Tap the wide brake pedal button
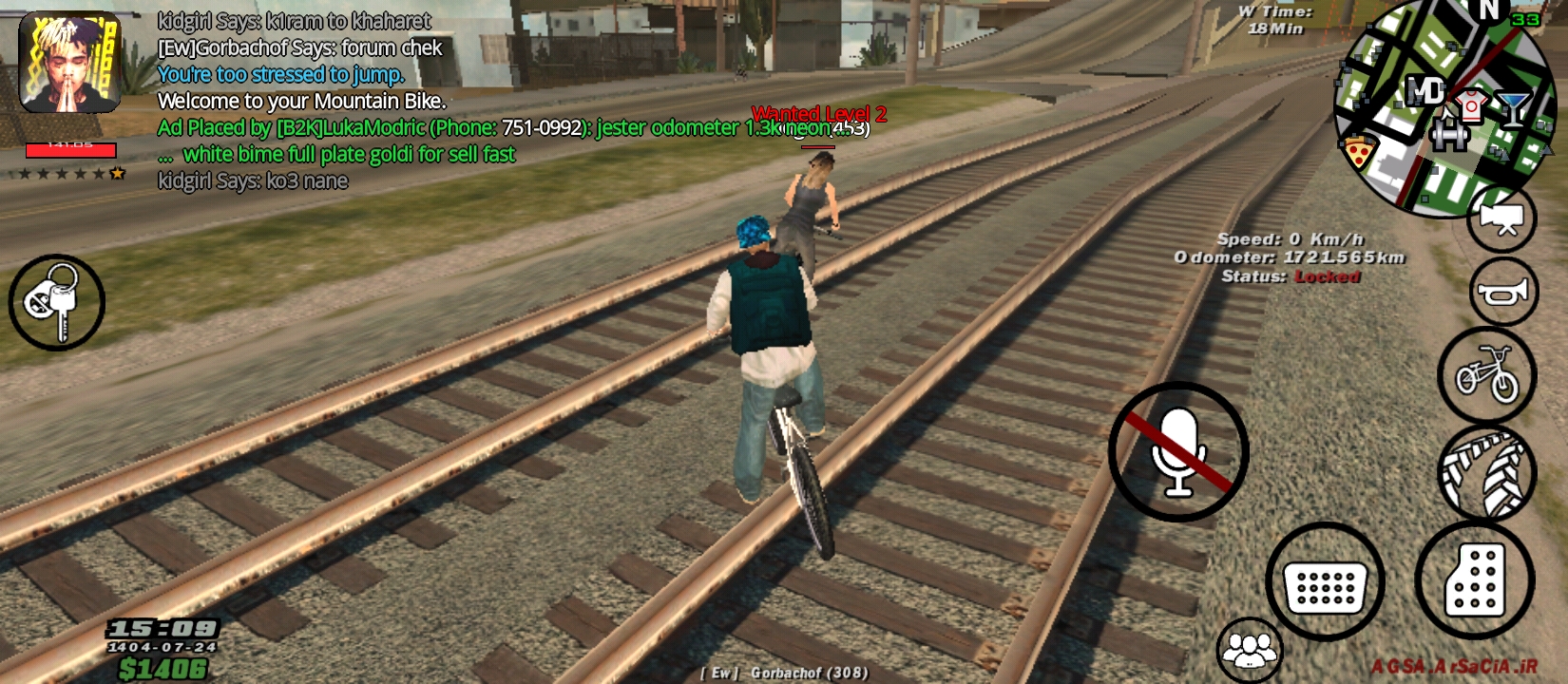1568x684 pixels. point(1325,580)
